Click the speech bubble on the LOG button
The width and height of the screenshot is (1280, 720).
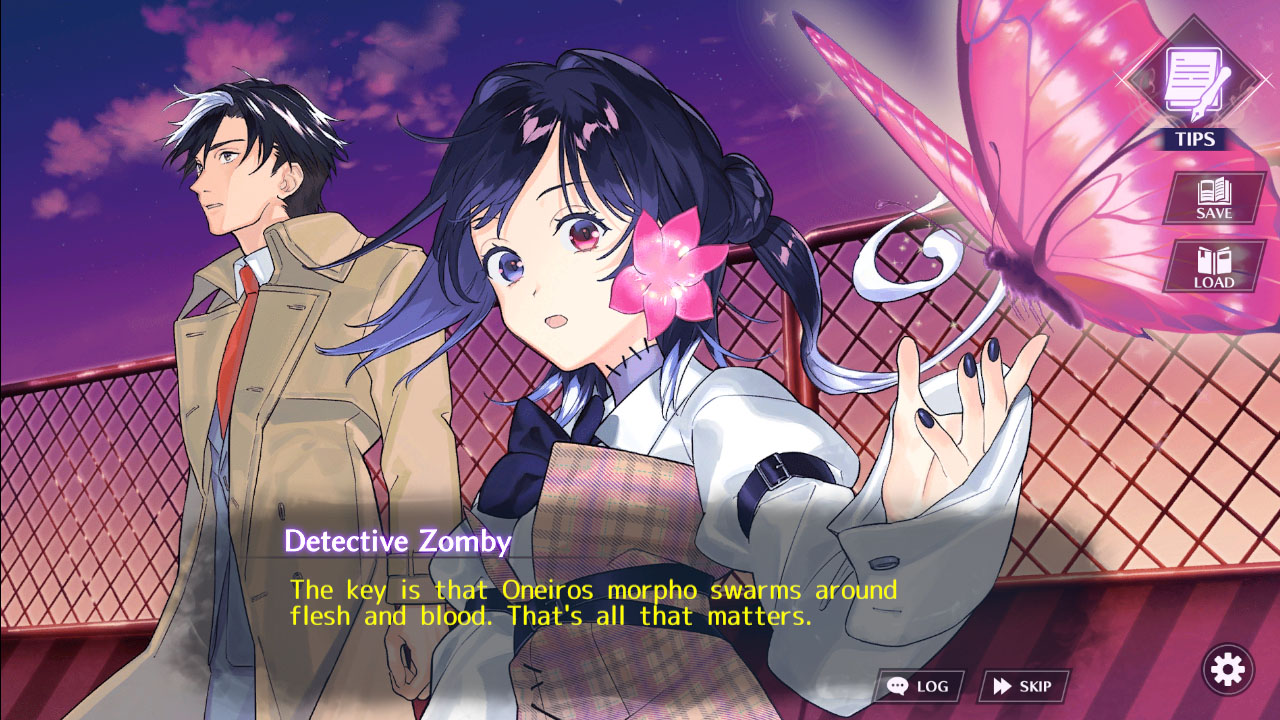coord(899,685)
